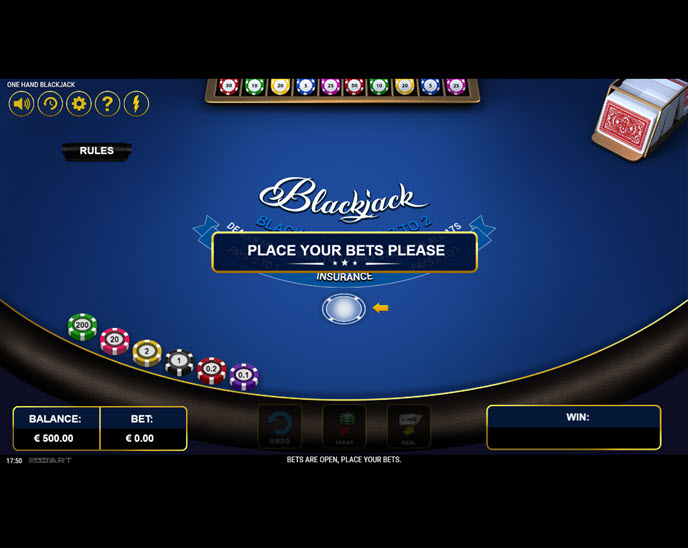Select the black 1 chip
688x548 pixels.
pos(179,361)
